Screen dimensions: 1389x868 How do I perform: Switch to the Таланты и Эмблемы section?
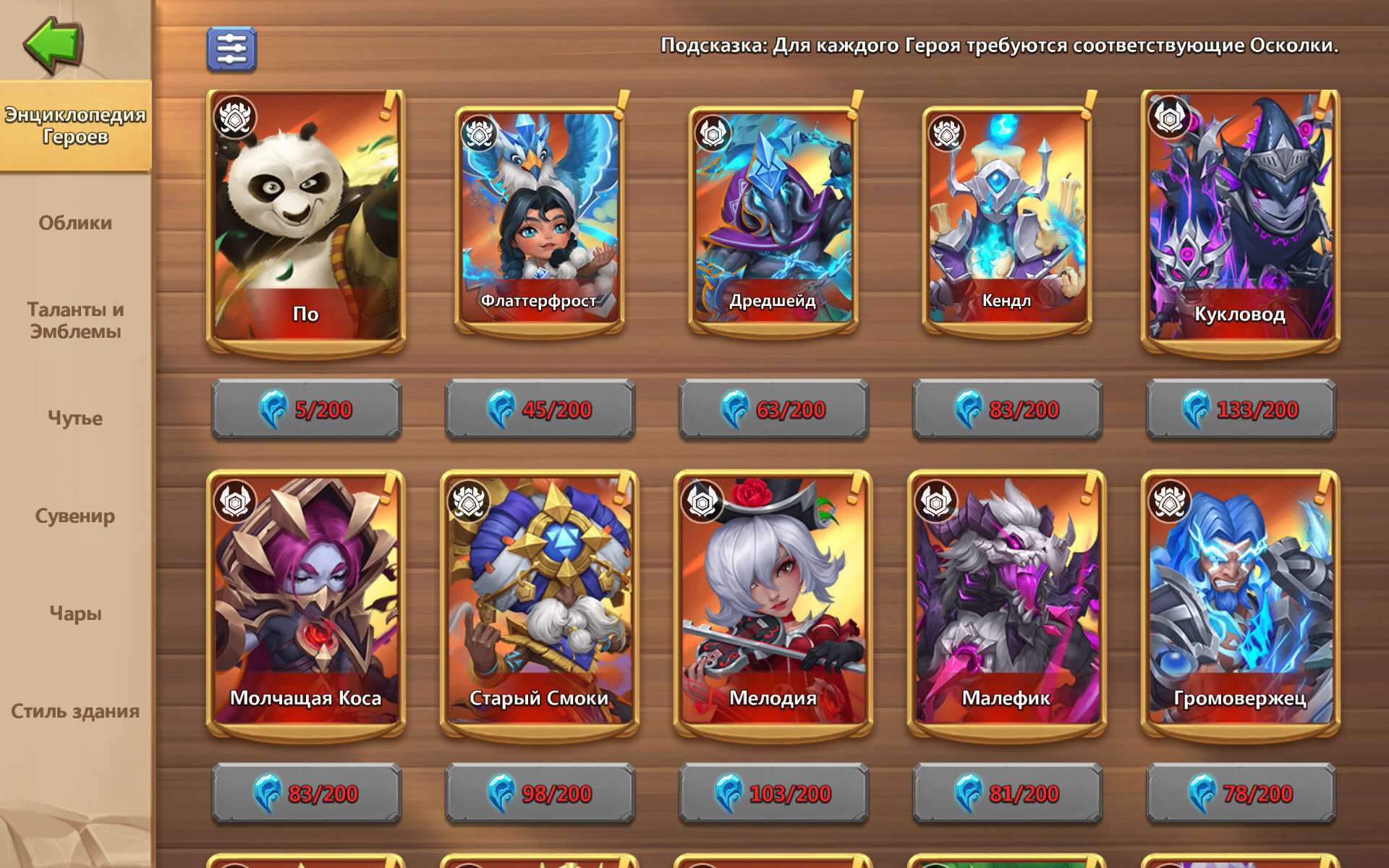coord(76,318)
